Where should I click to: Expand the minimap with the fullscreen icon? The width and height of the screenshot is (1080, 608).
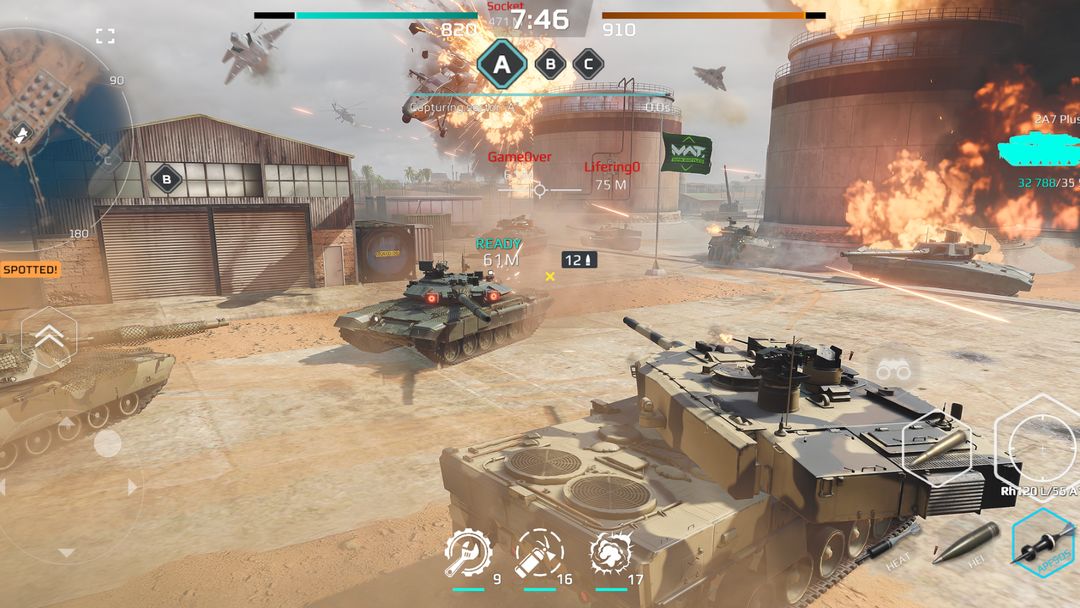[x=105, y=37]
